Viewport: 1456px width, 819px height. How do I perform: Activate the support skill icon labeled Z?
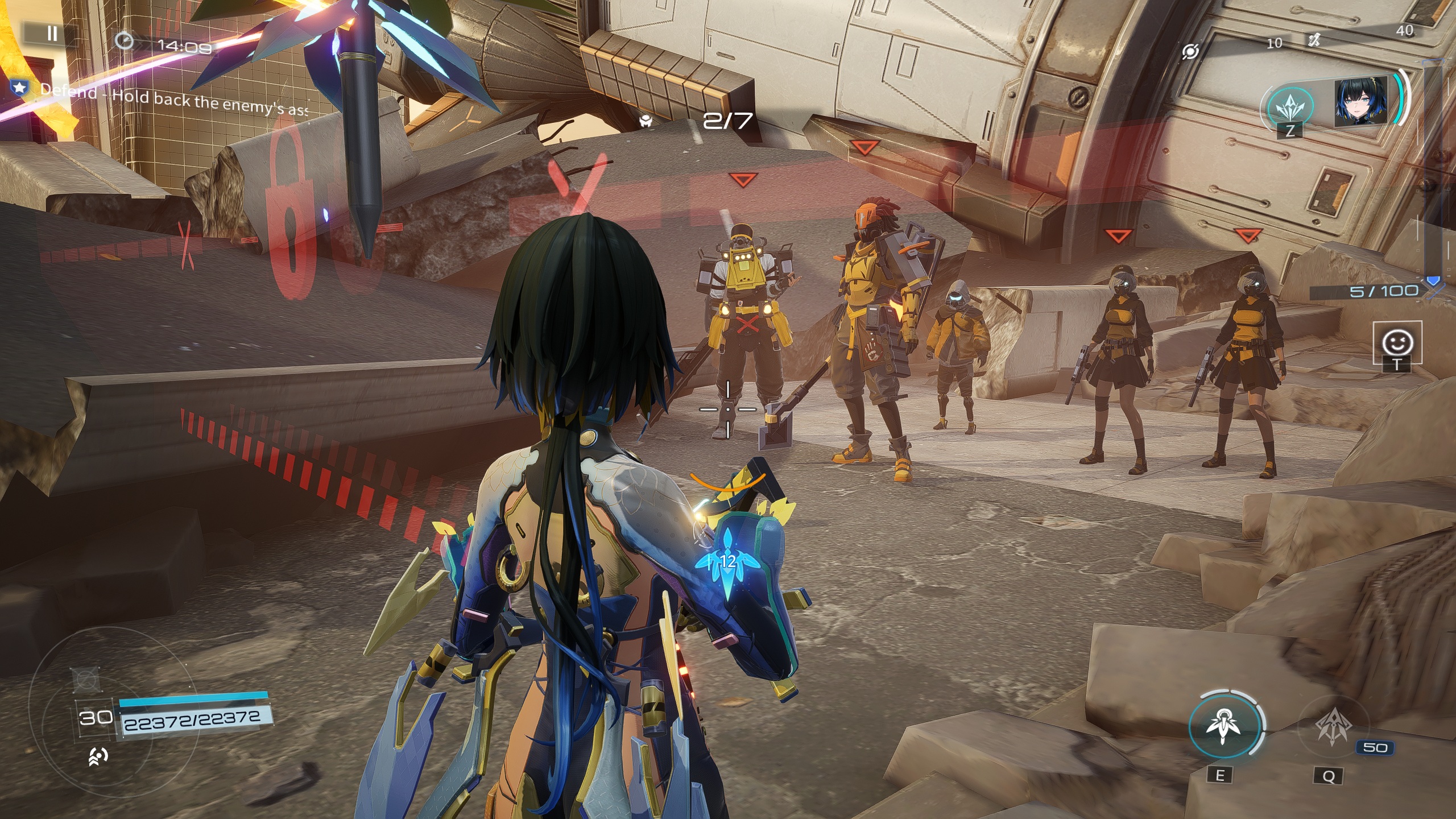pos(1290,107)
